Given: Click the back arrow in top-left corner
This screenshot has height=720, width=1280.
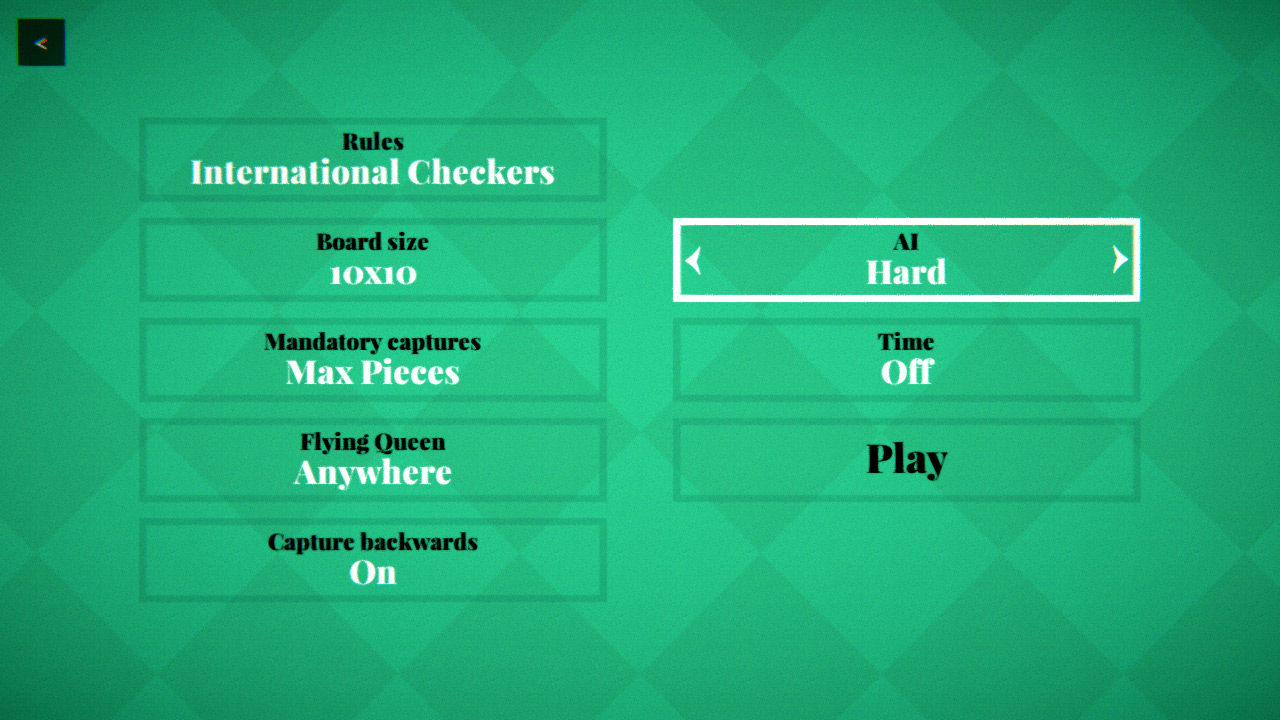Looking at the screenshot, I should (x=41, y=42).
